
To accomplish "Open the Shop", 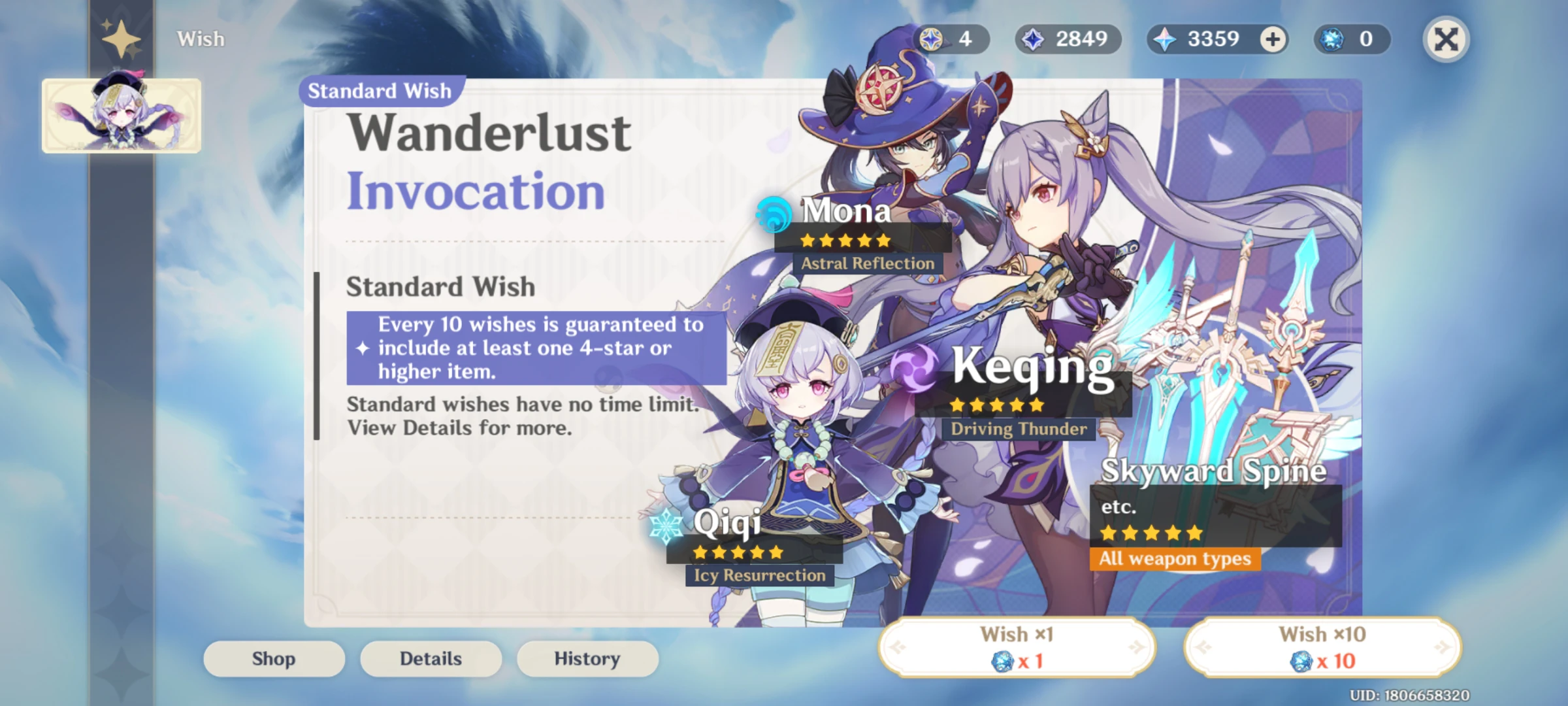I will coord(272,658).
